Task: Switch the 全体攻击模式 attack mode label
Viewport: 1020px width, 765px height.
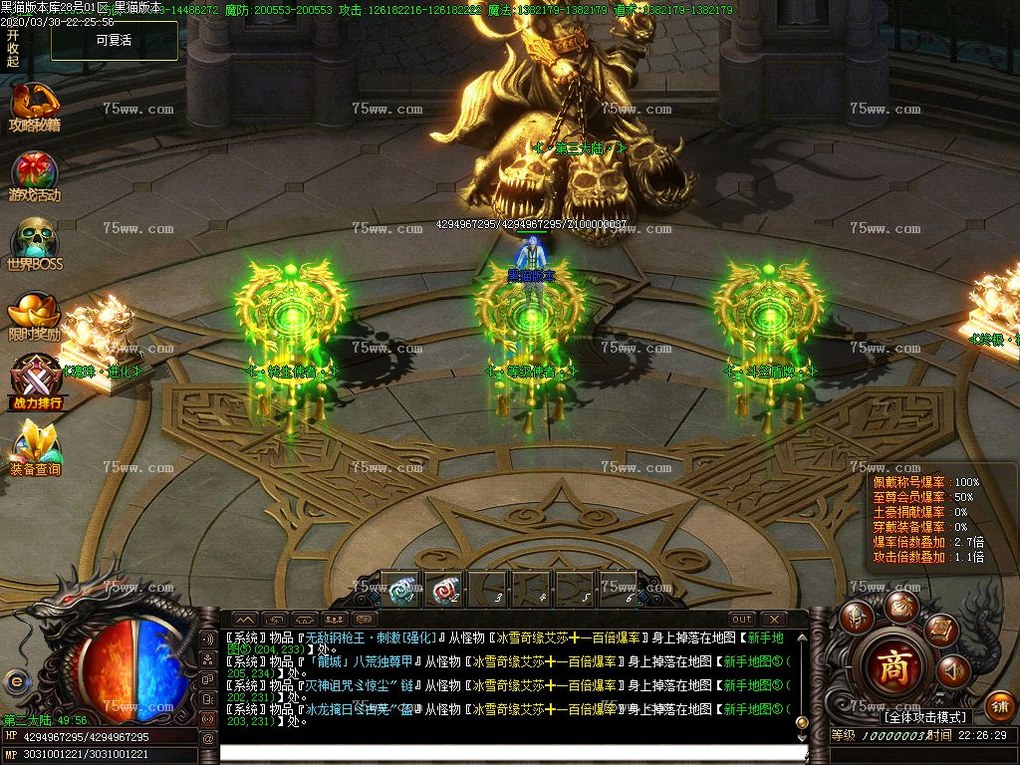Action: [x=925, y=716]
